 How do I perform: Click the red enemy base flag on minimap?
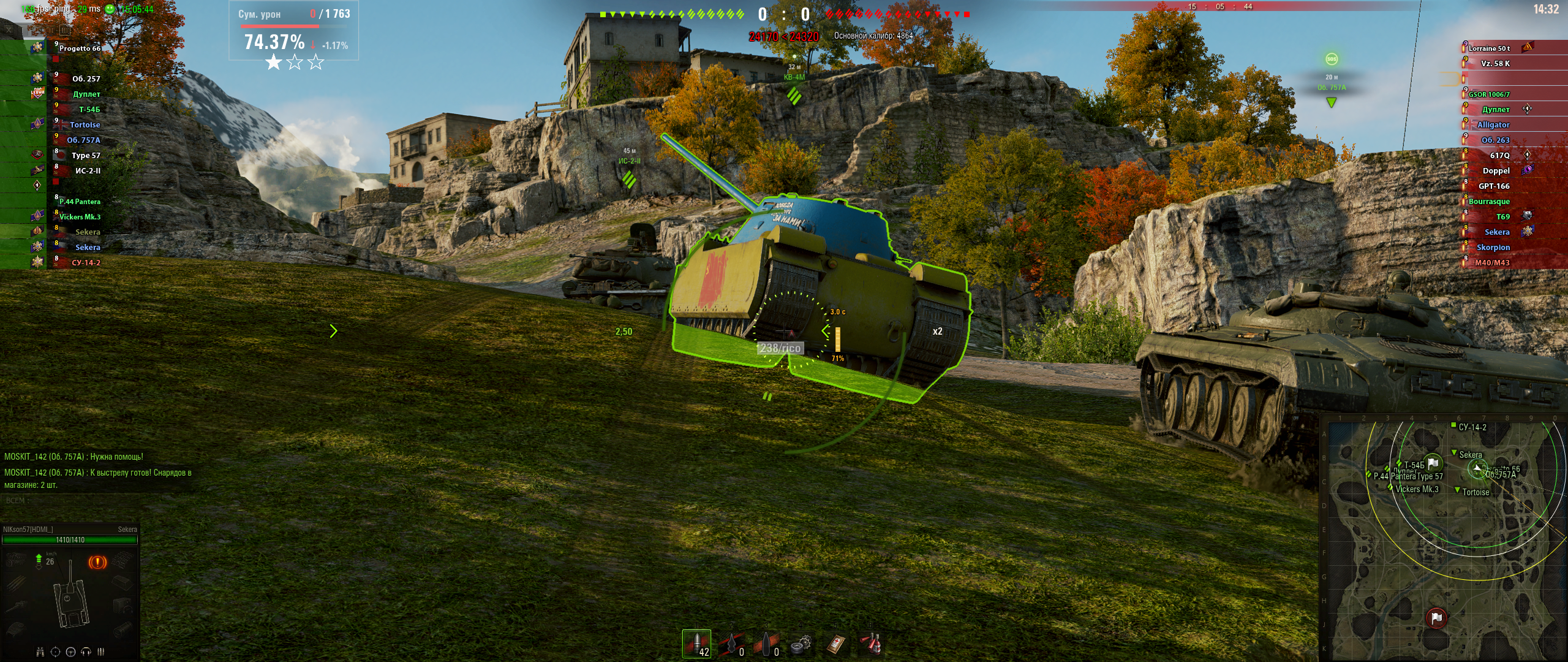pos(1436,618)
